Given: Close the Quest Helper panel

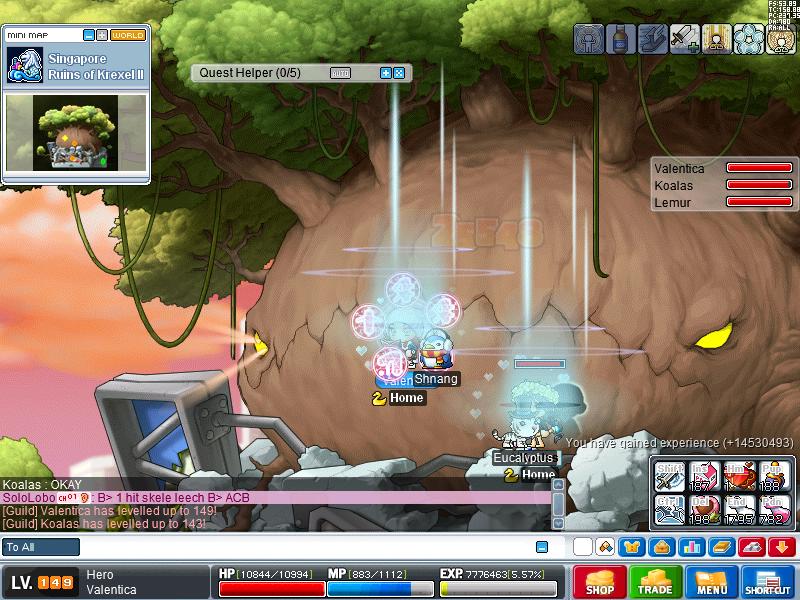Looking at the screenshot, I should tap(399, 73).
